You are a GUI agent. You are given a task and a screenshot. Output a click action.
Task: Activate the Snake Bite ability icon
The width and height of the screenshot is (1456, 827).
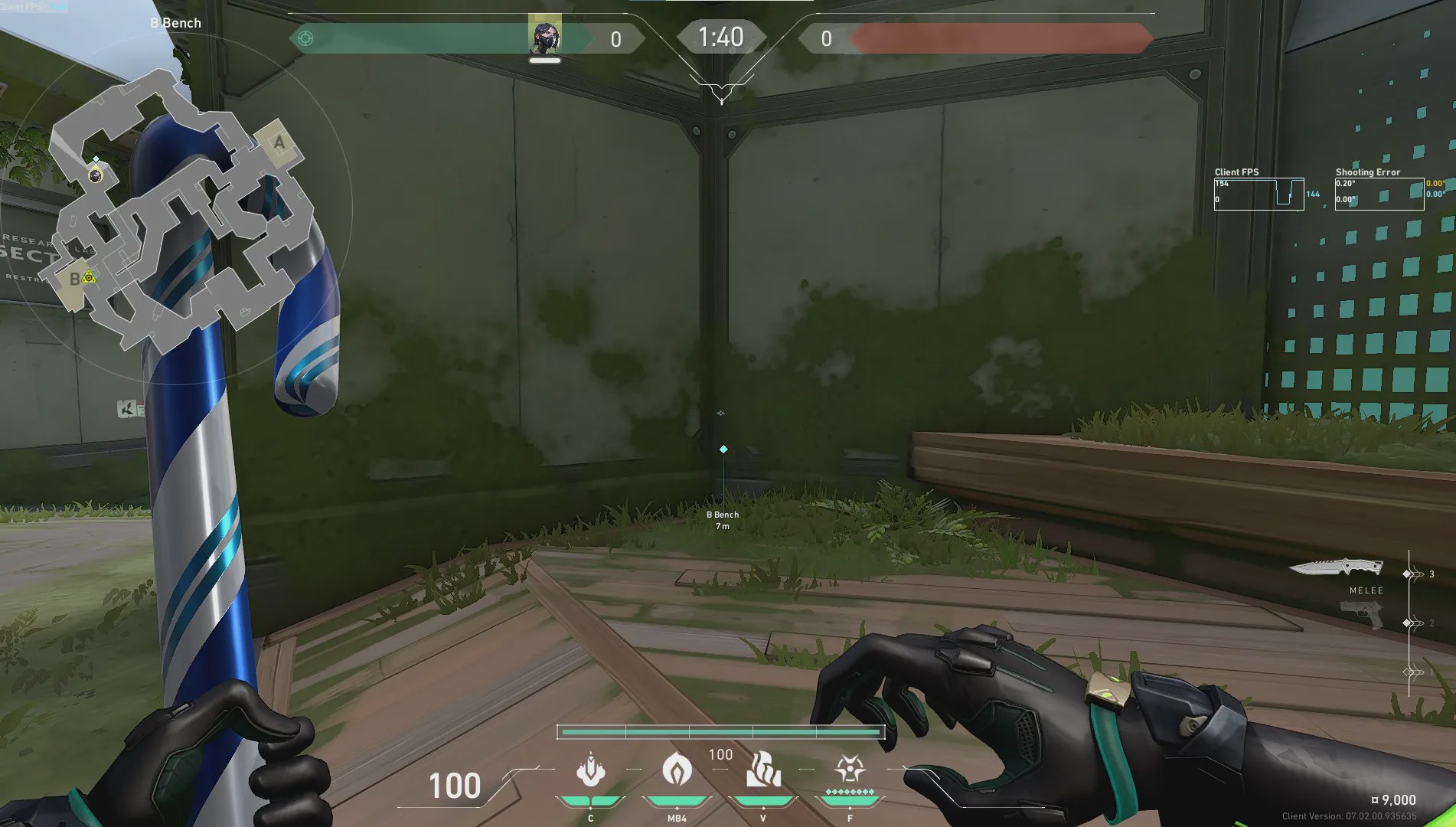[x=591, y=770]
